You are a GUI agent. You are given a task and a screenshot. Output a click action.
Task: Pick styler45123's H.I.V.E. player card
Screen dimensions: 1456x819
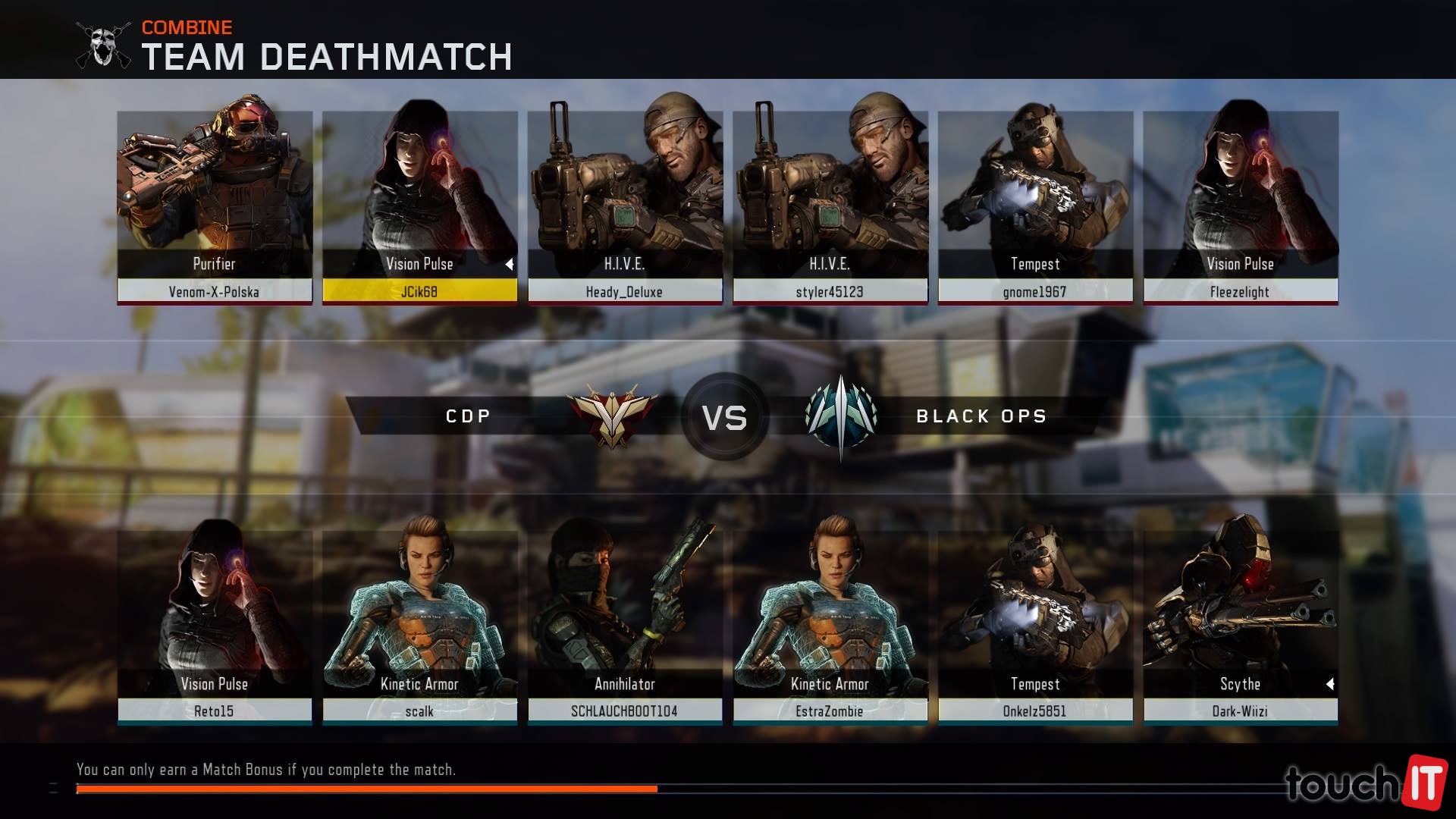pyautogui.click(x=830, y=206)
